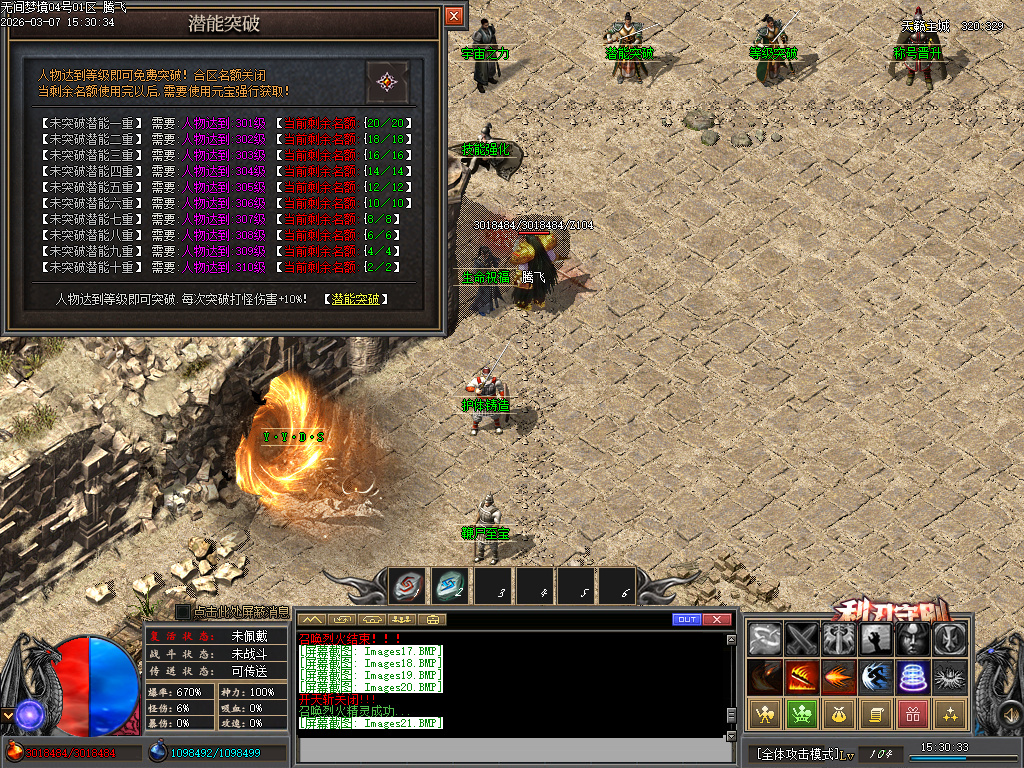Open the bag with money pouch icon
Image resolution: width=1024 pixels, height=768 pixels.
[838, 714]
